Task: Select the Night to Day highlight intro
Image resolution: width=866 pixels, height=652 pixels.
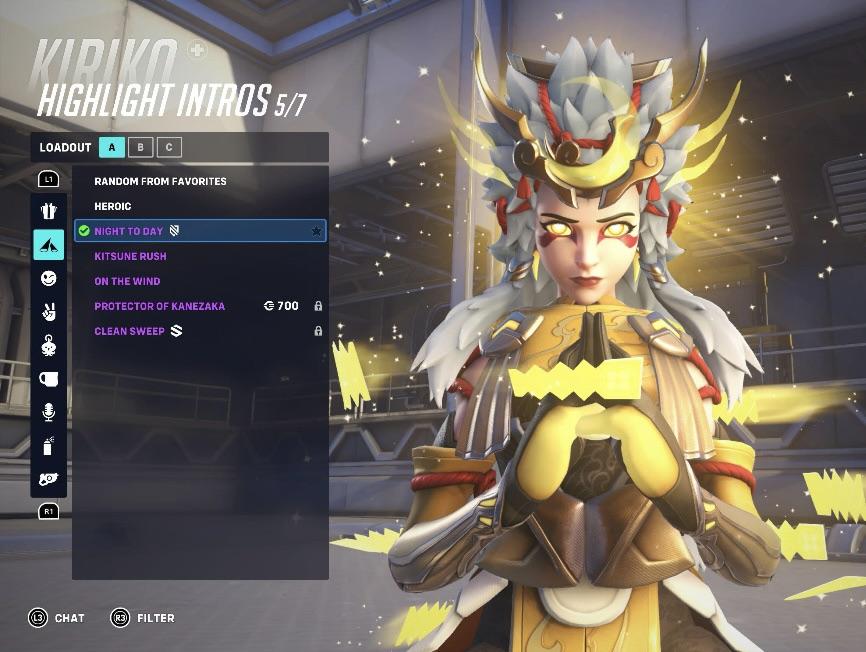Action: pyautogui.click(x=129, y=231)
